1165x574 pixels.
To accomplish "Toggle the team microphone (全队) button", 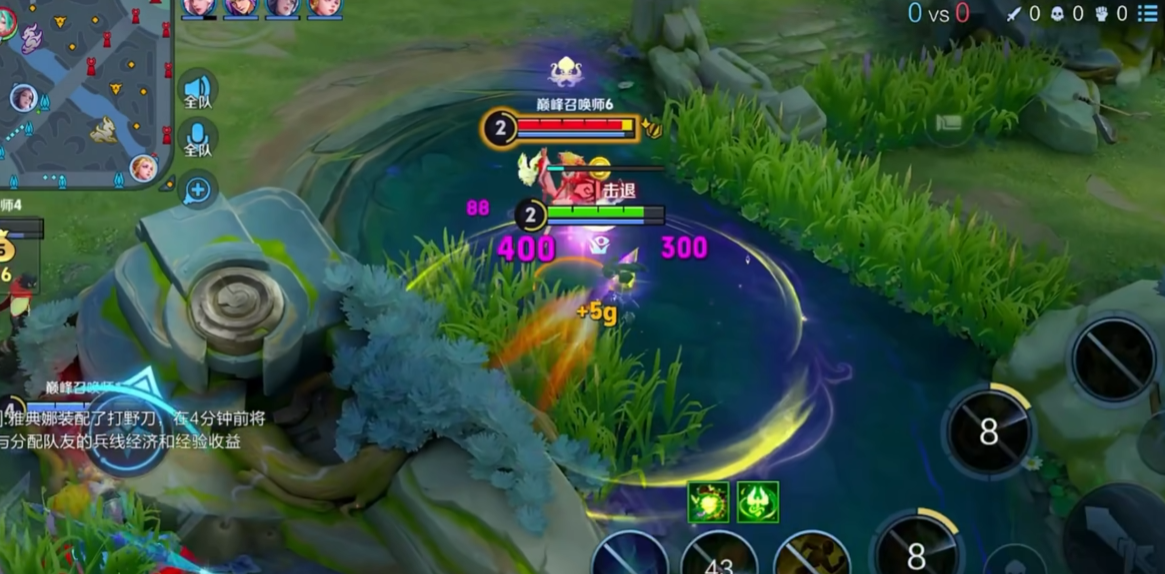I will tap(197, 139).
